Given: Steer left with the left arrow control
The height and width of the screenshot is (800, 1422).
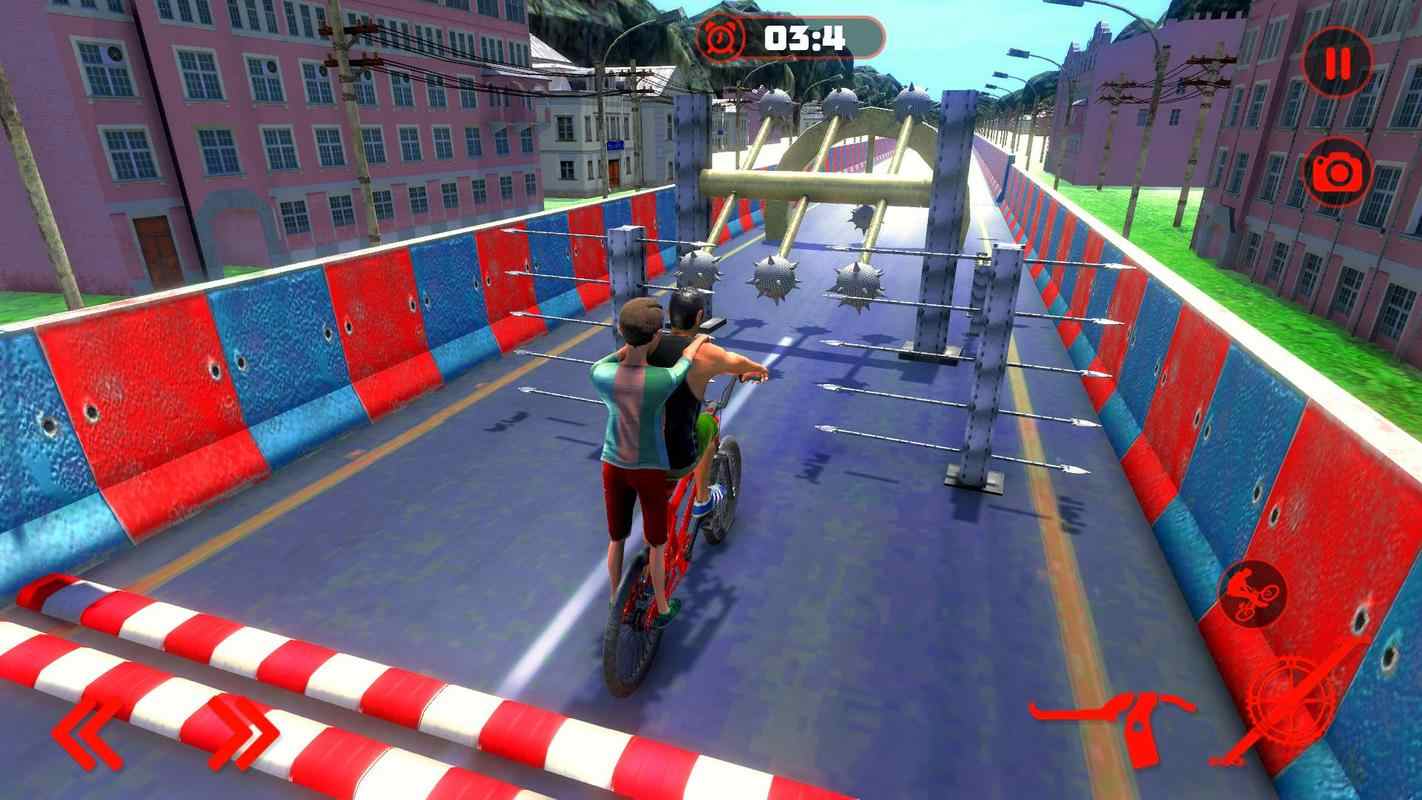Looking at the screenshot, I should tap(89, 732).
